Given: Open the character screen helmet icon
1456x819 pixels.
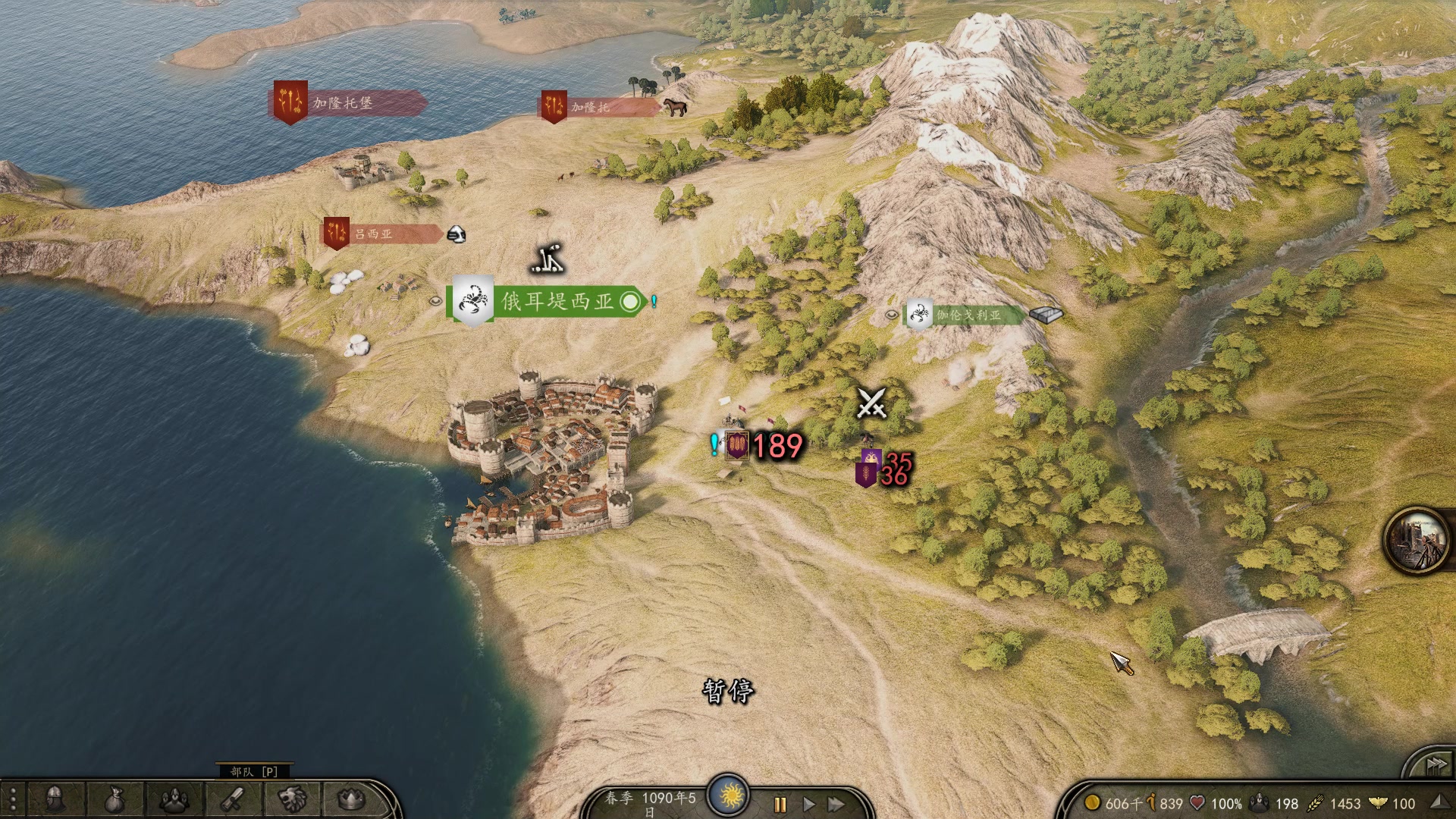Looking at the screenshot, I should point(55,799).
